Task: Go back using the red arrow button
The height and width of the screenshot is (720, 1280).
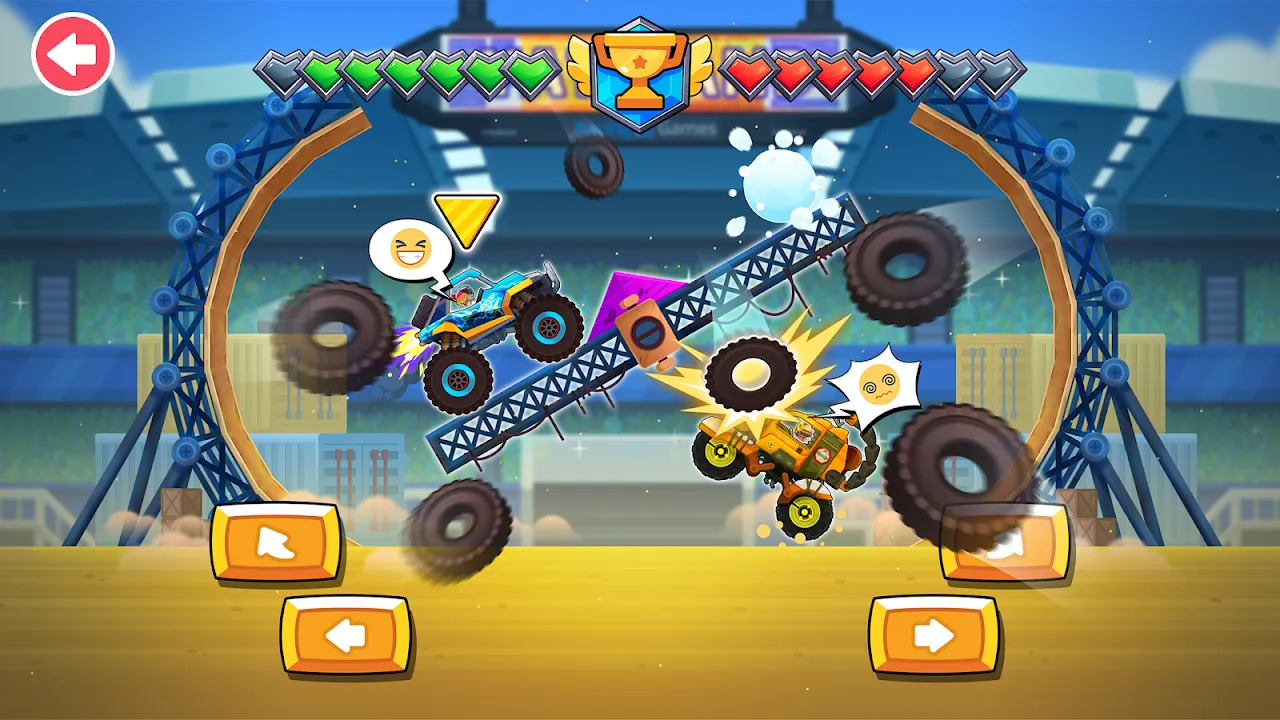Action: (x=73, y=53)
